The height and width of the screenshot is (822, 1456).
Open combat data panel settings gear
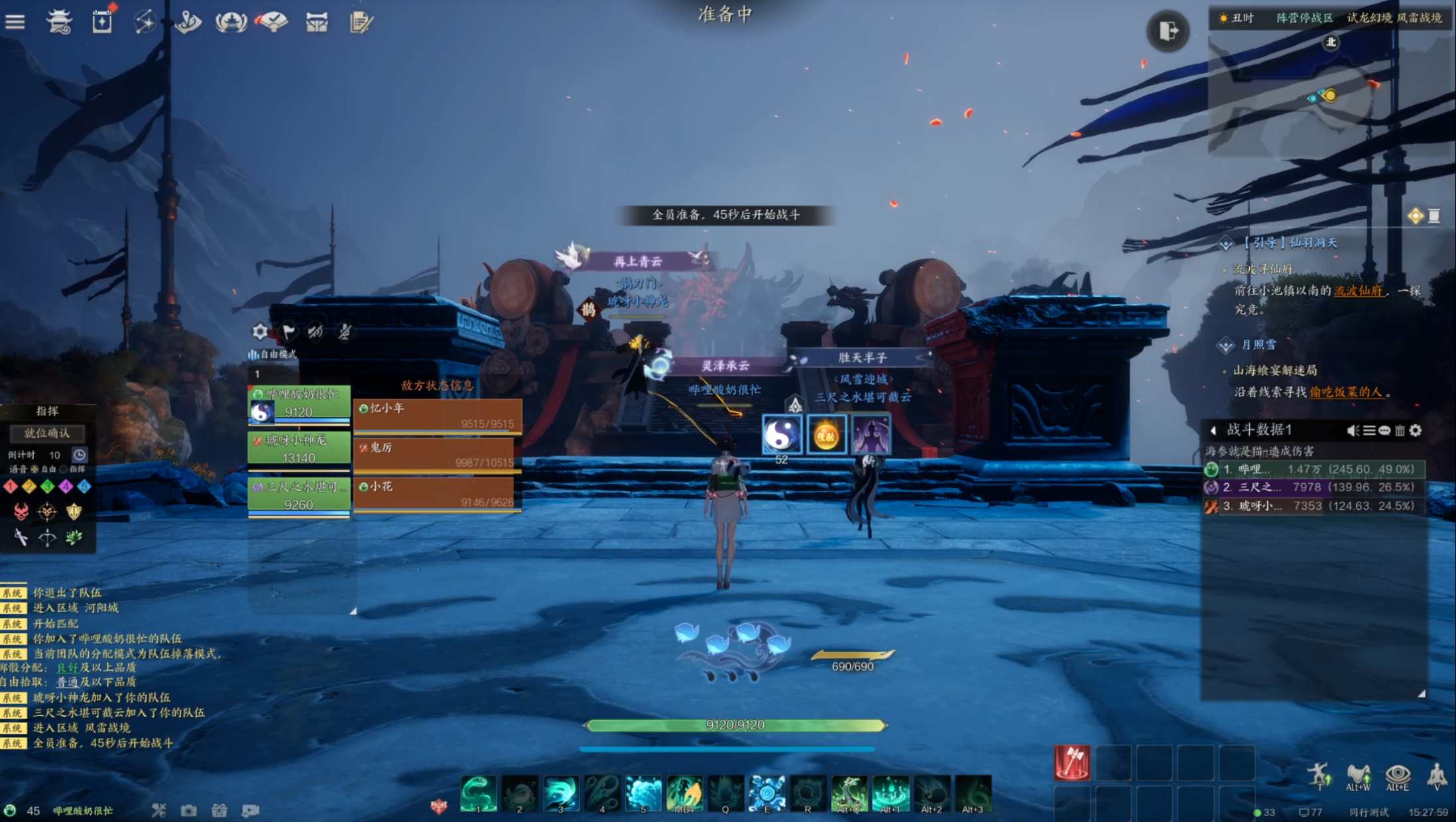(1416, 431)
